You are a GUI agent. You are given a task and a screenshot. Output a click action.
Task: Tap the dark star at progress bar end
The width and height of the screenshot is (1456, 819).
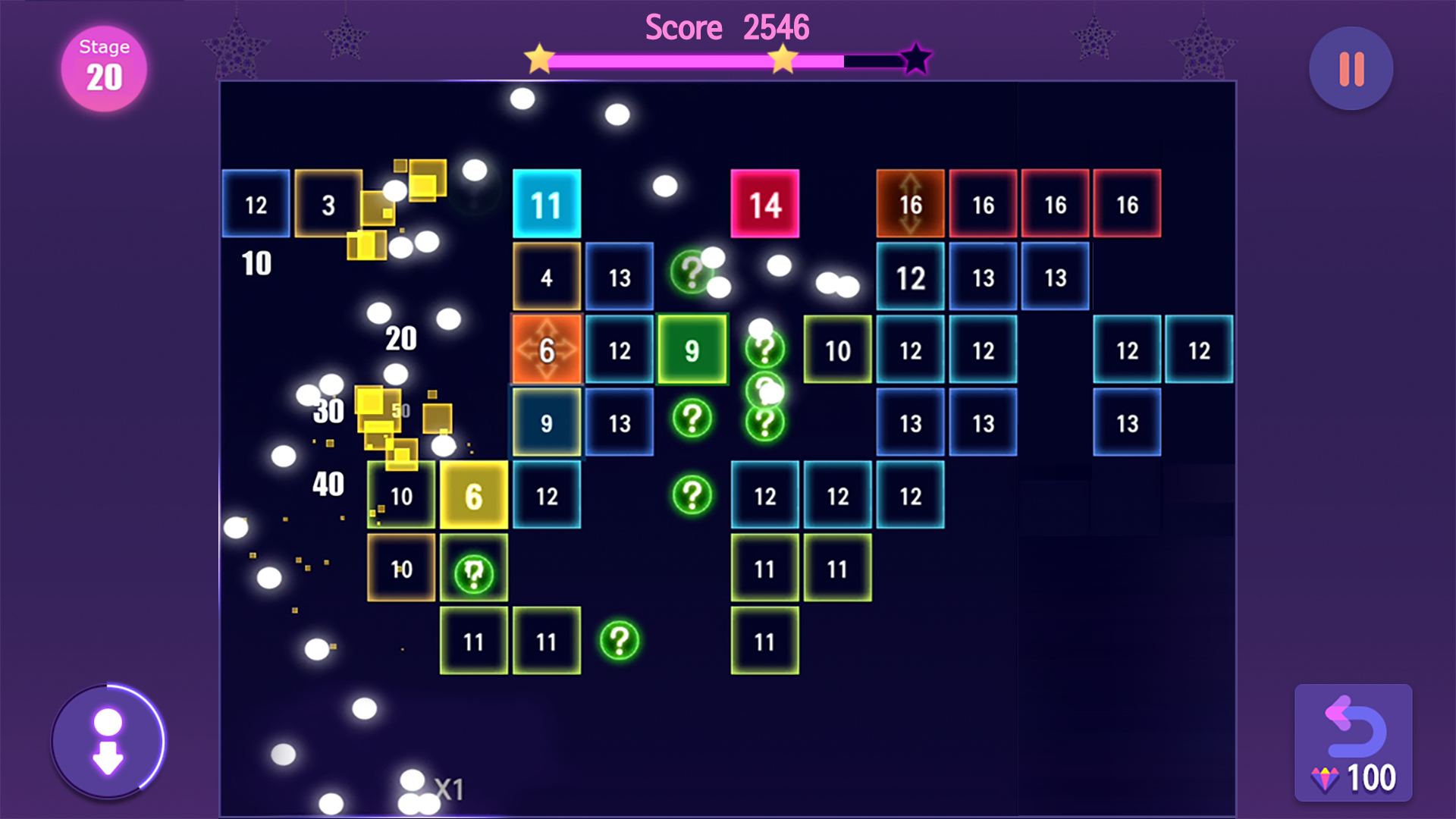pyautogui.click(x=915, y=58)
